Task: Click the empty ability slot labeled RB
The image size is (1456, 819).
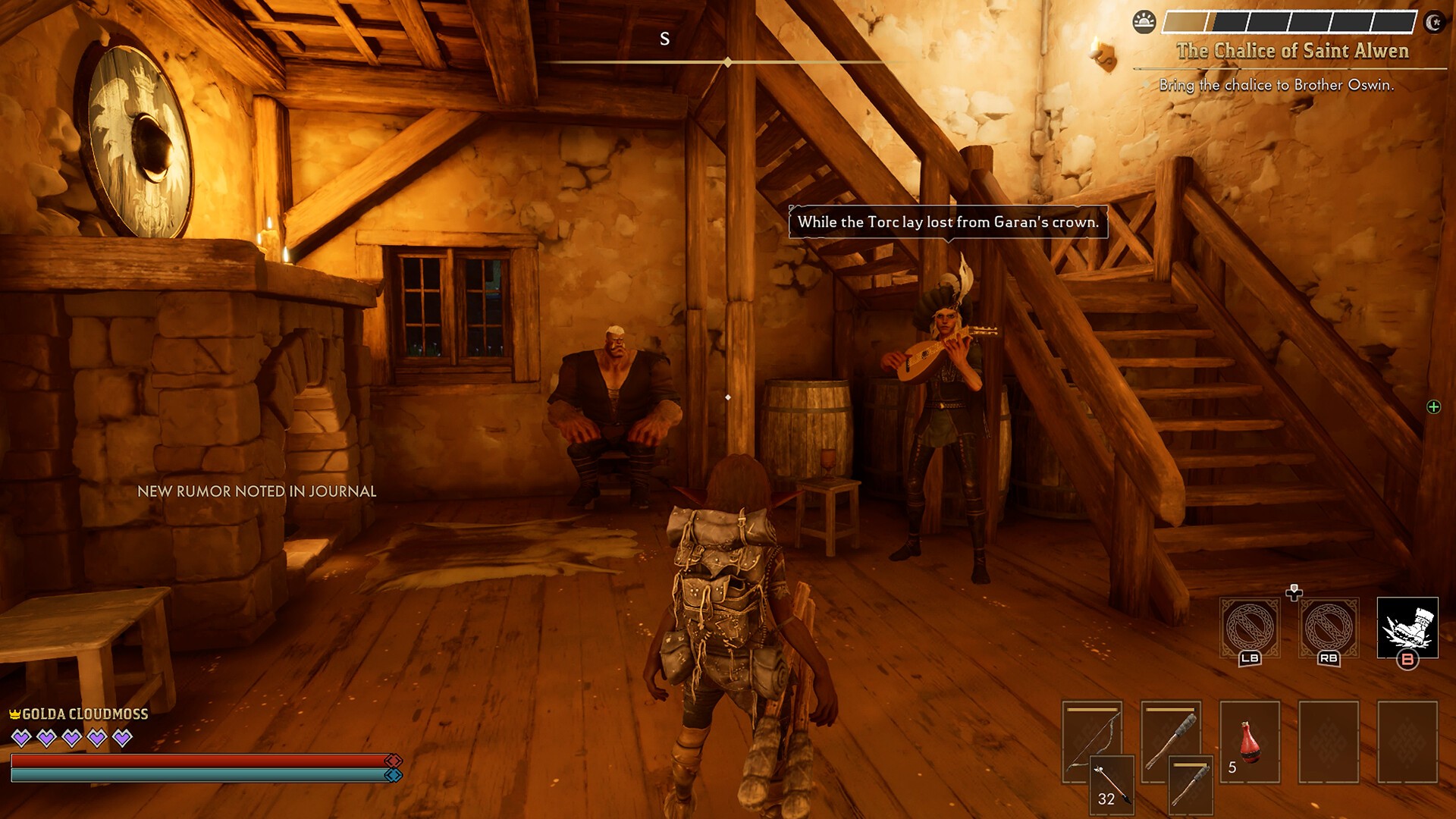Action: click(x=1329, y=628)
